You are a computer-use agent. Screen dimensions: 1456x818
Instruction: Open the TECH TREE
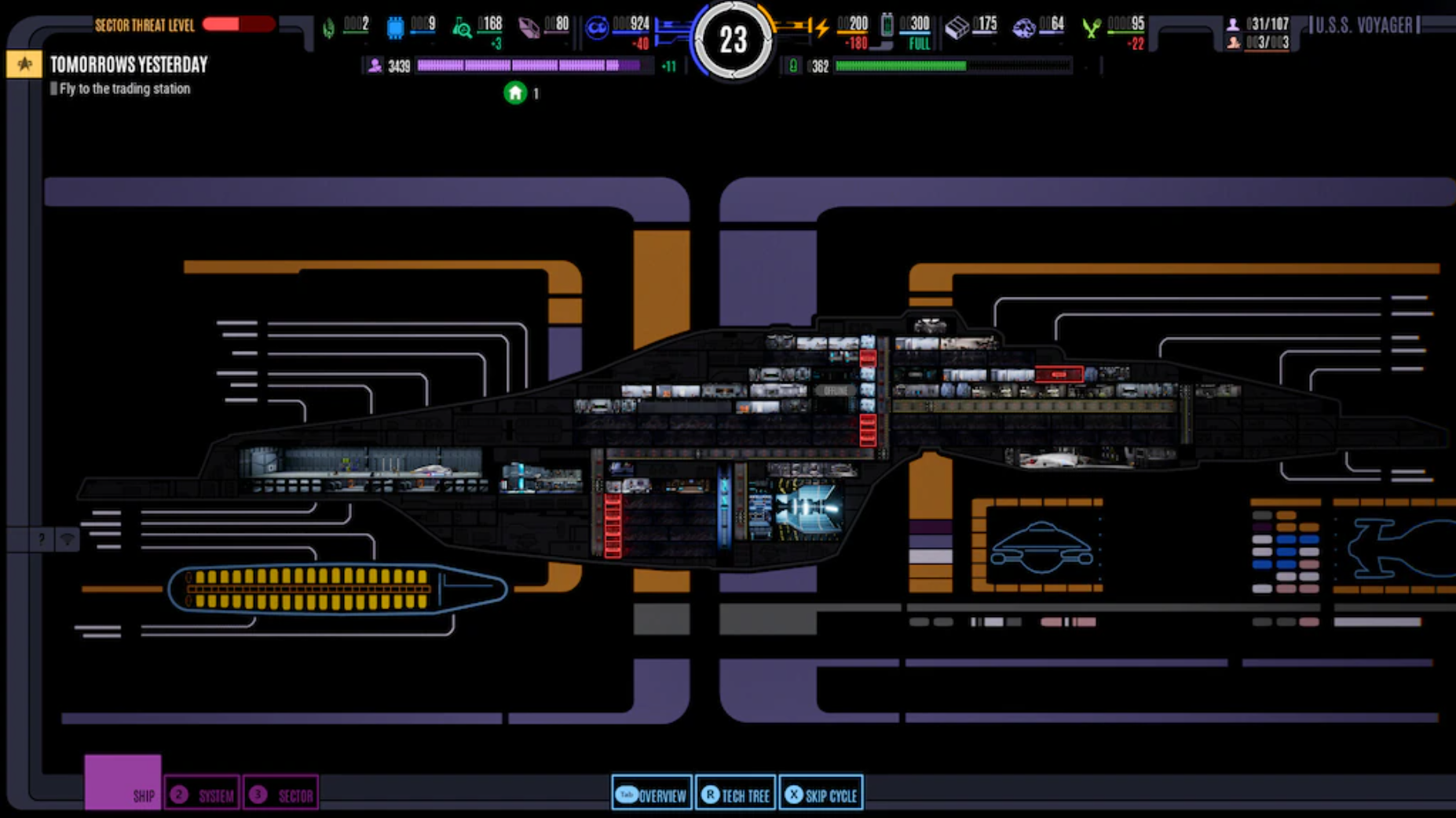click(x=735, y=794)
